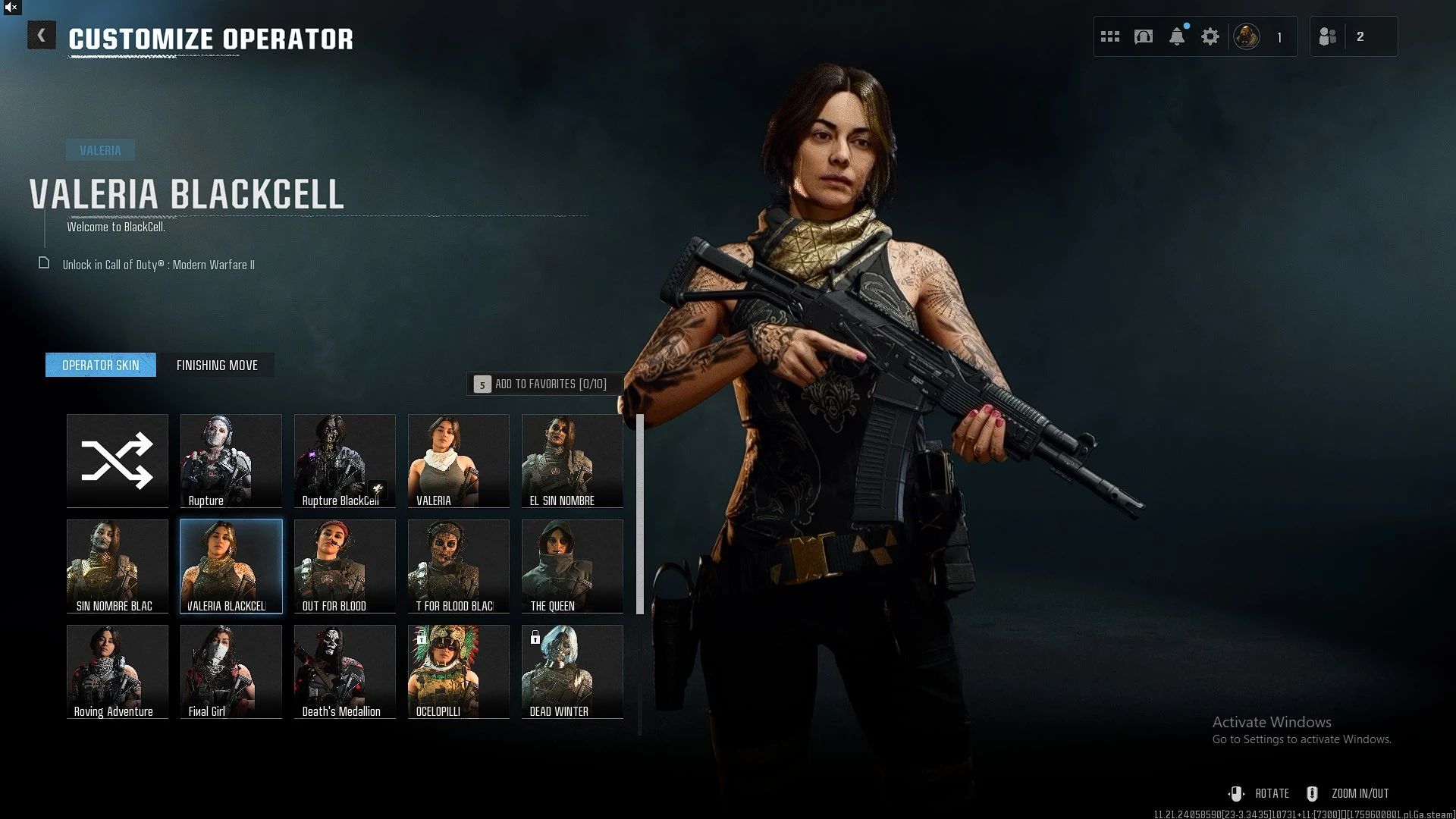Select the Death's Medallion skin
1456x819 pixels.
345,671
